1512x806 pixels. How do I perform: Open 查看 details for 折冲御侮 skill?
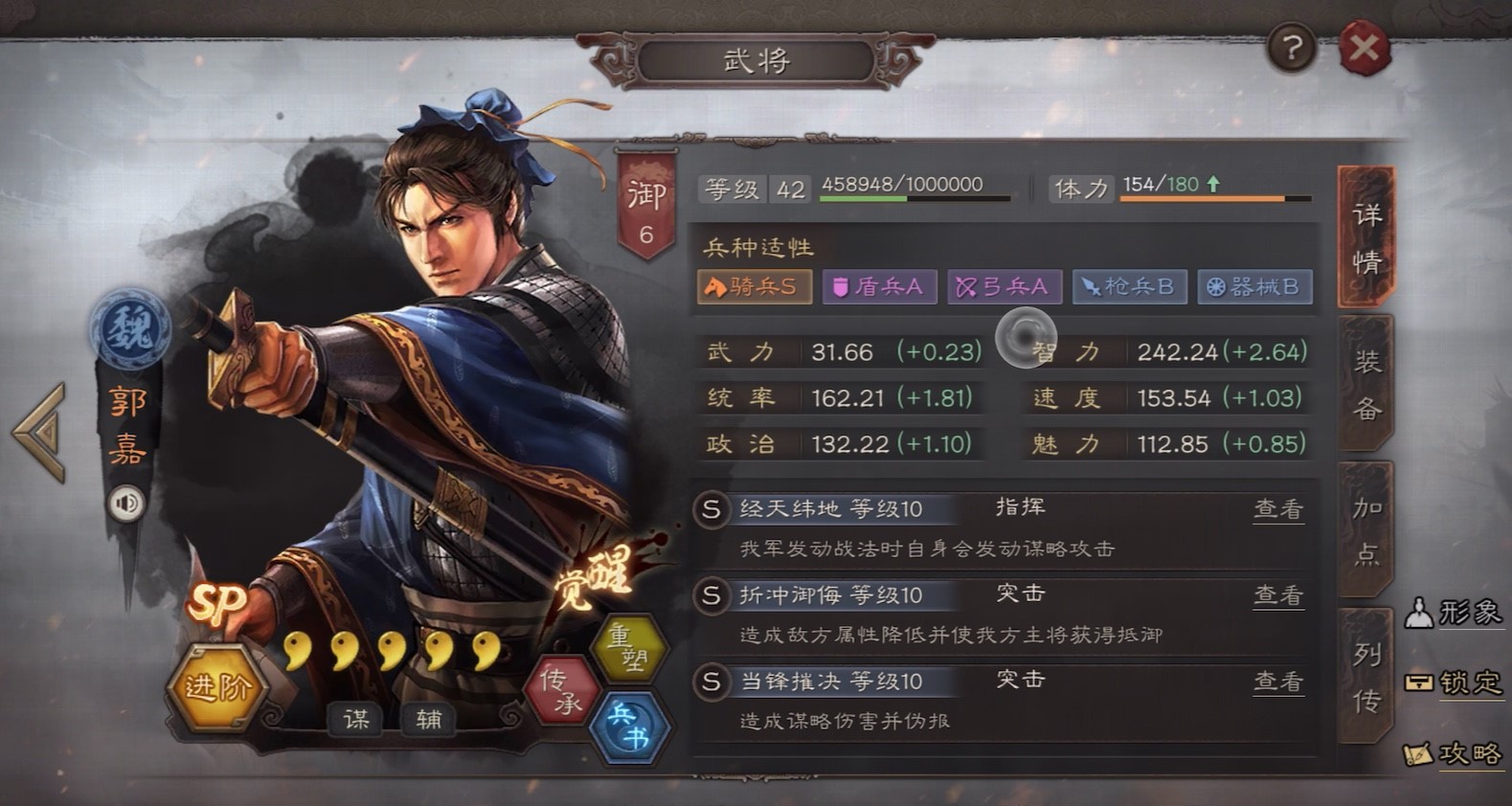(1278, 595)
